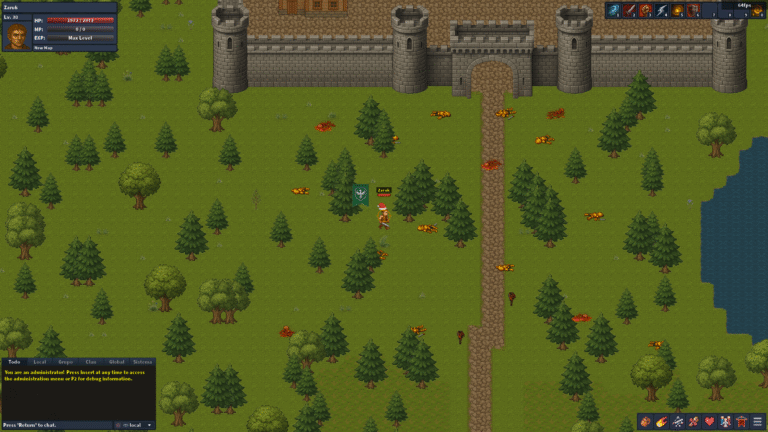Viewport: 768px width, 432px height.
Task: Open the three-line main menu button
Action: [757, 422]
